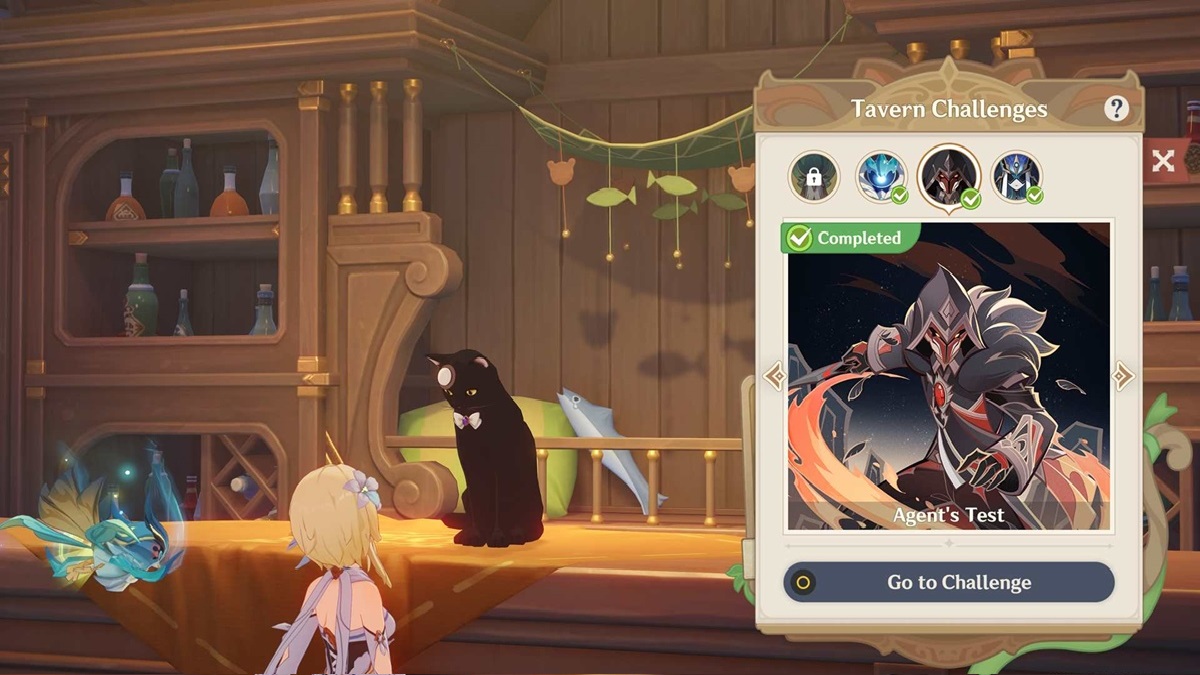1200x675 pixels.
Task: Select the Agent challenge icon
Action: (948, 177)
